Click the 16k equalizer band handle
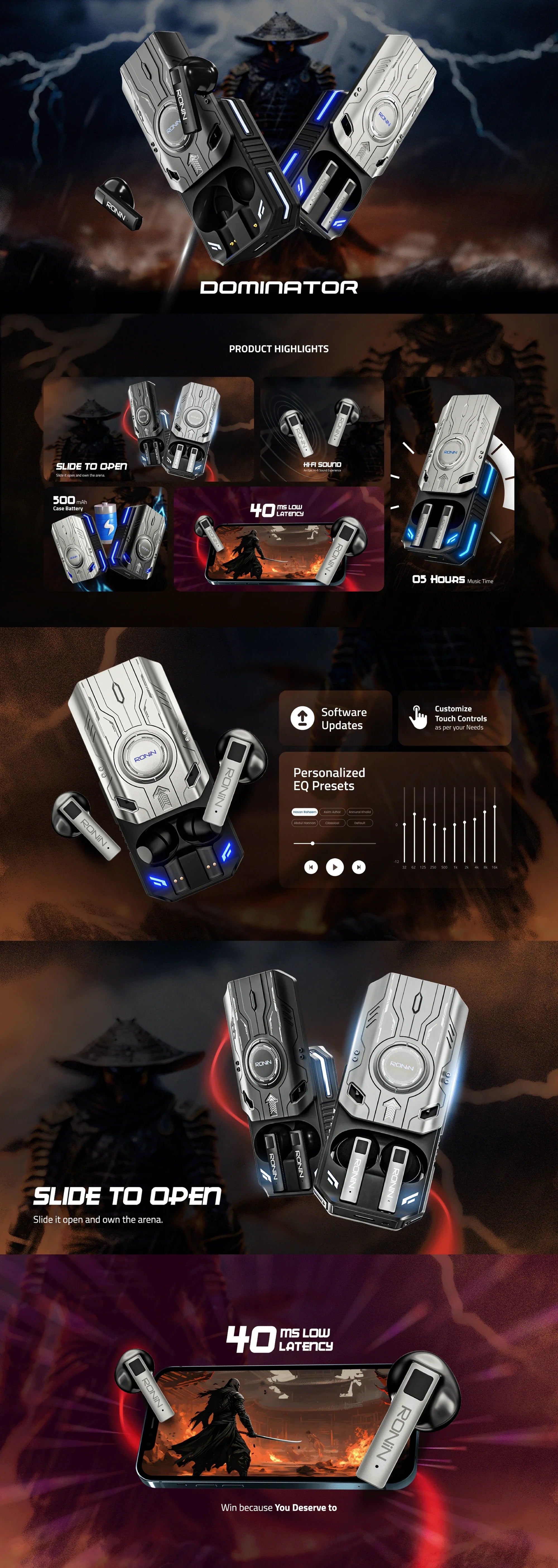 495,807
